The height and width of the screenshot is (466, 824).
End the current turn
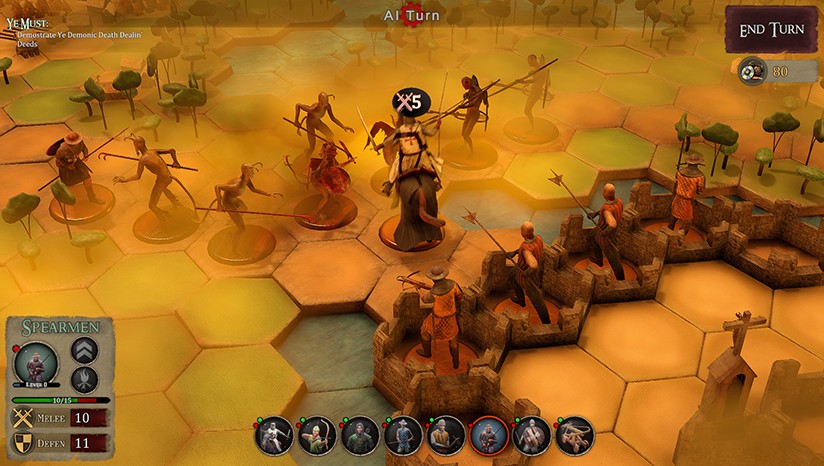772,30
